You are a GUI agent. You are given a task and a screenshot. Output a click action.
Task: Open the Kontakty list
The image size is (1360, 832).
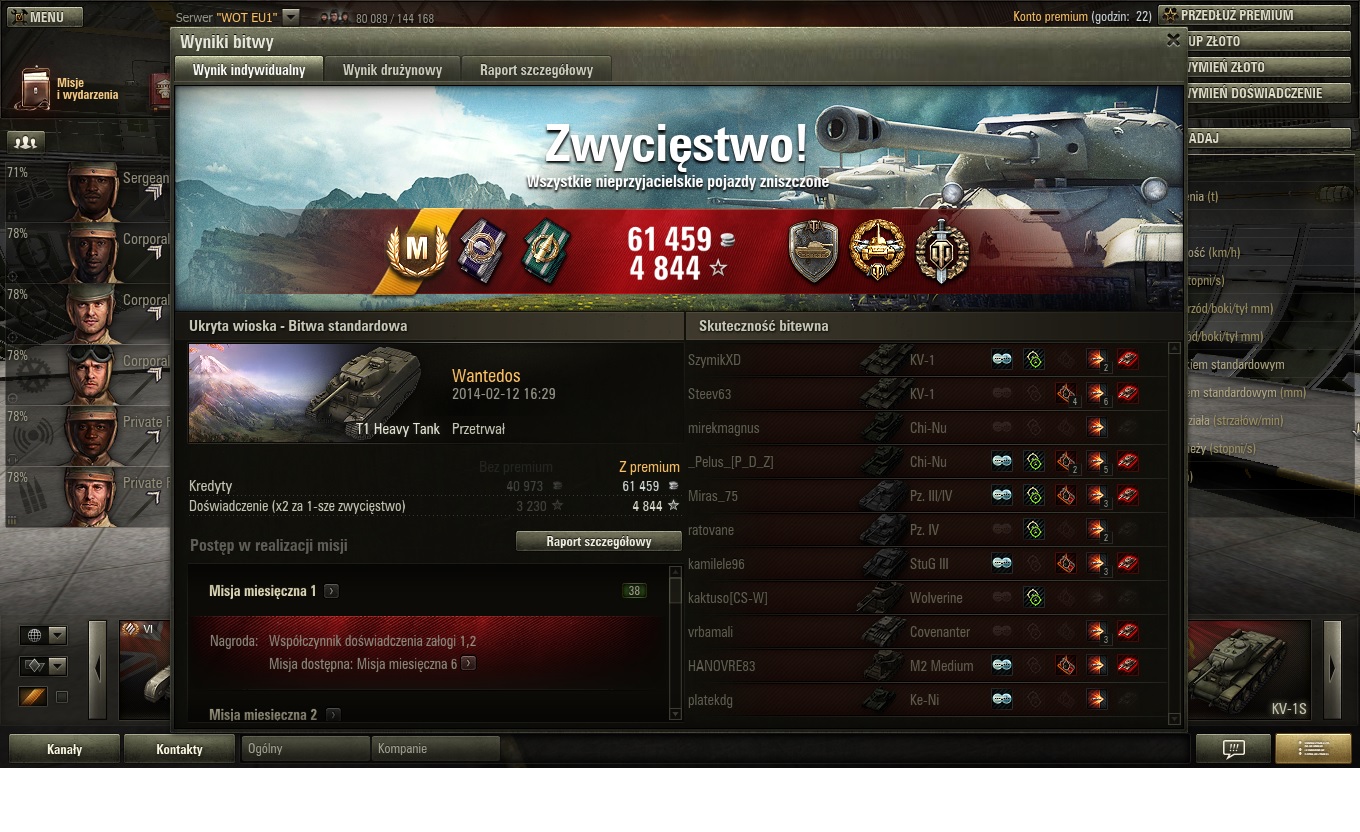[x=179, y=749]
